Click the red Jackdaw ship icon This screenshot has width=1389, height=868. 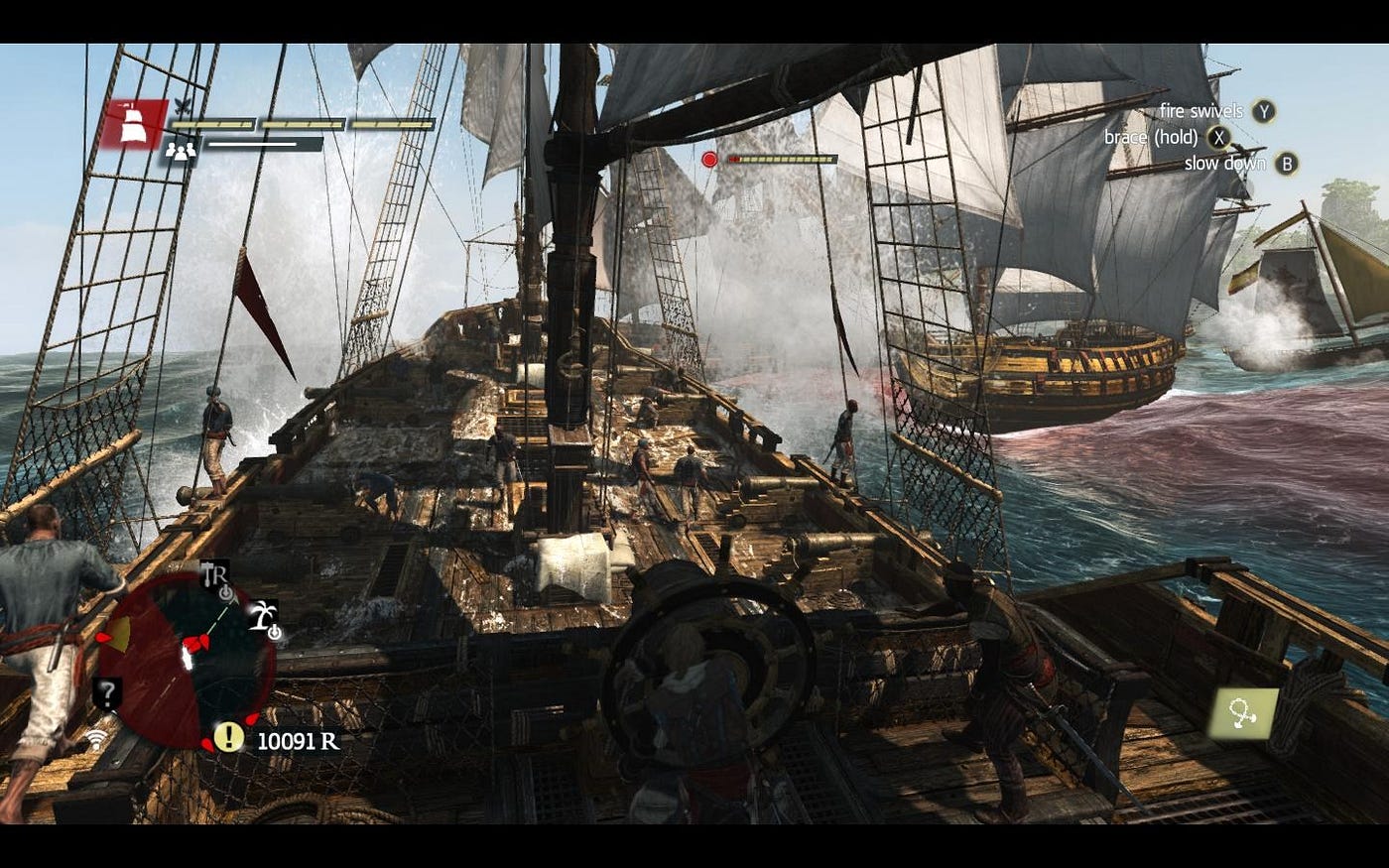point(133,124)
